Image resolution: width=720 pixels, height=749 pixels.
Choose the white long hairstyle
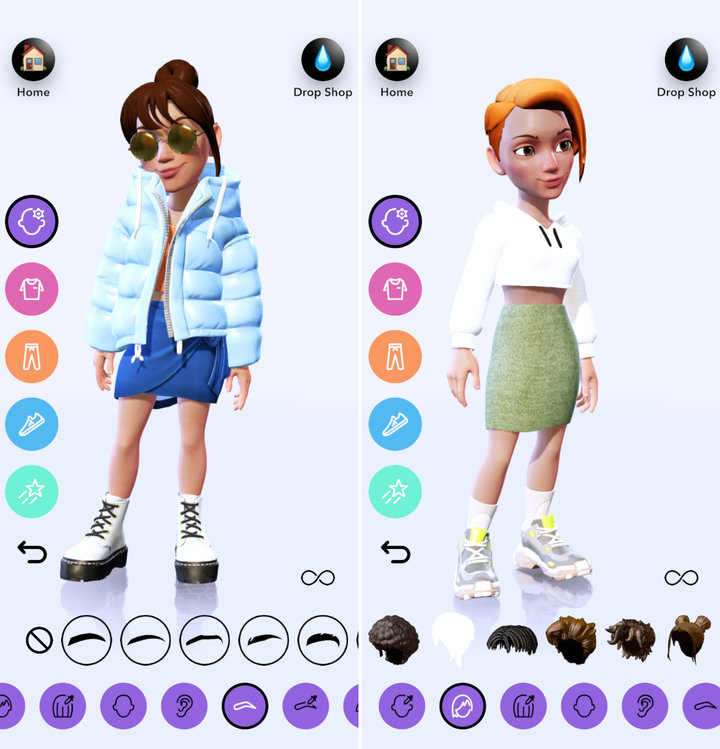point(452,639)
